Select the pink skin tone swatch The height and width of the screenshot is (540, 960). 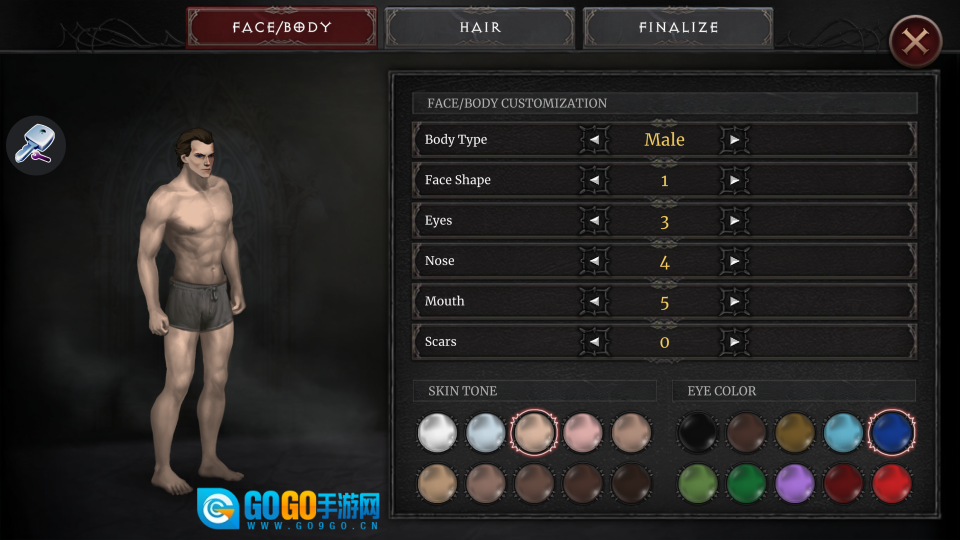click(583, 433)
